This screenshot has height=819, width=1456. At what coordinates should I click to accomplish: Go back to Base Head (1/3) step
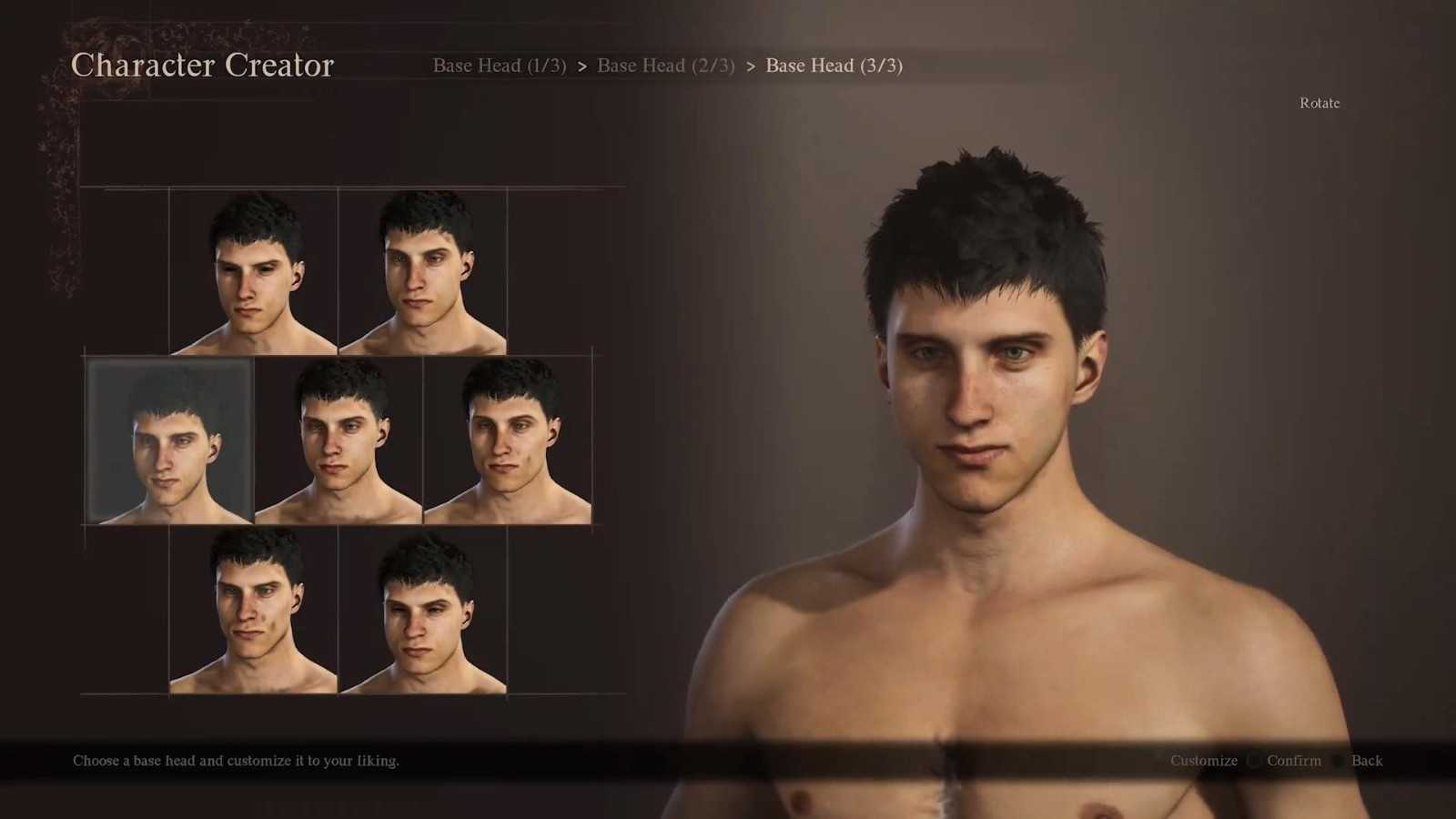(499, 66)
